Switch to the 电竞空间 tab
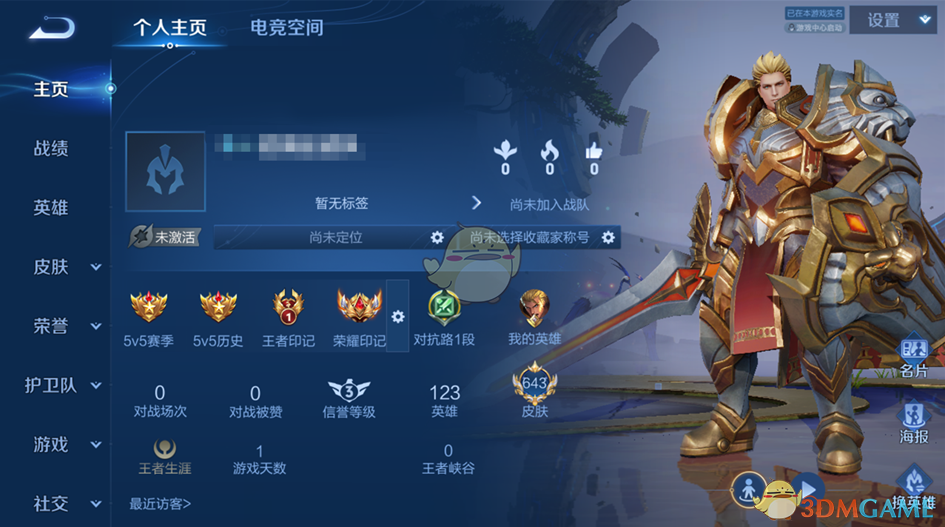This screenshot has width=945, height=527. coord(286,27)
